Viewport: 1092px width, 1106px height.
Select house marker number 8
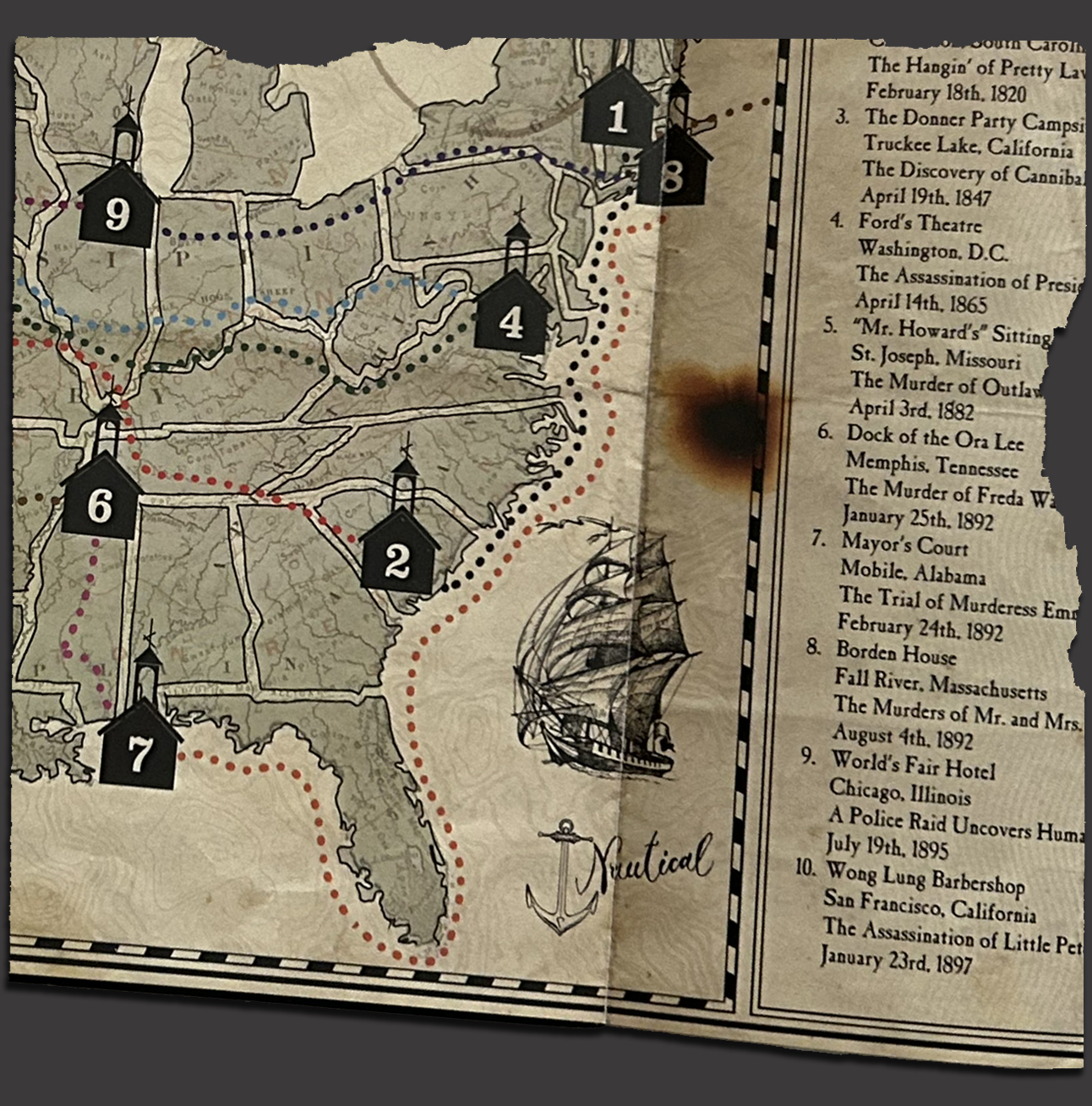tap(673, 174)
